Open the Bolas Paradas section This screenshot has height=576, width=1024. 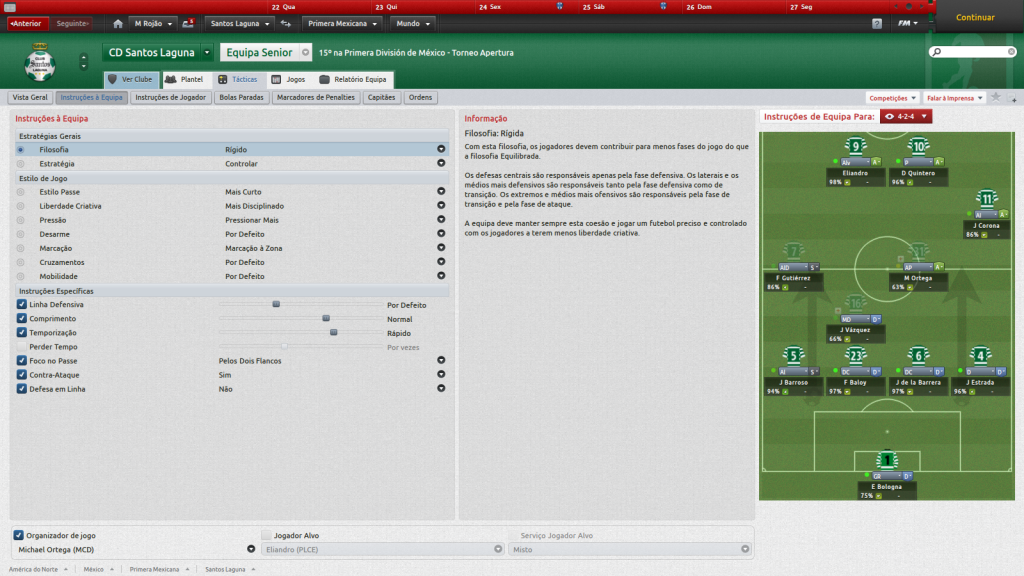pos(241,98)
